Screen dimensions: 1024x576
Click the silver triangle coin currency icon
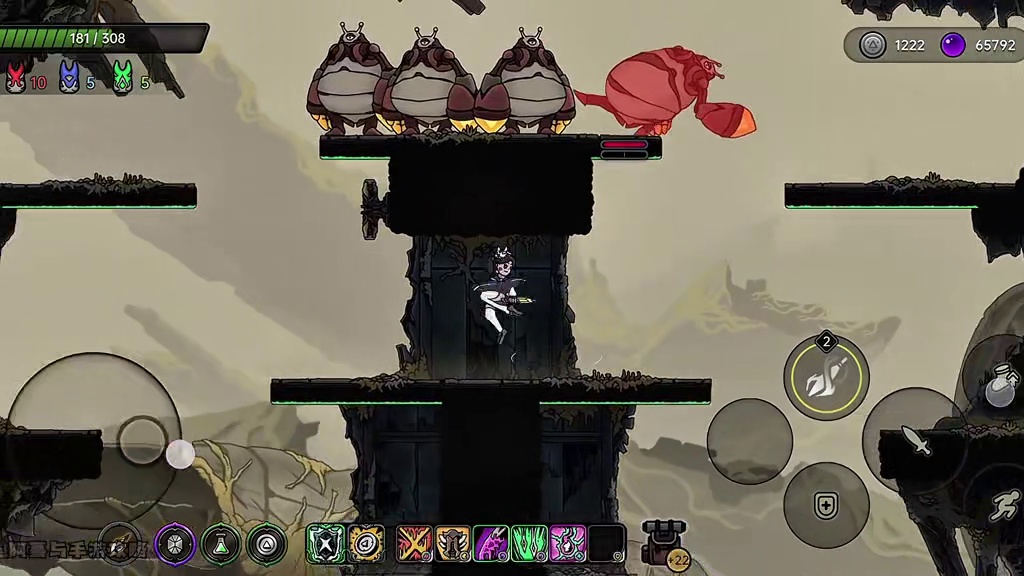coord(873,45)
